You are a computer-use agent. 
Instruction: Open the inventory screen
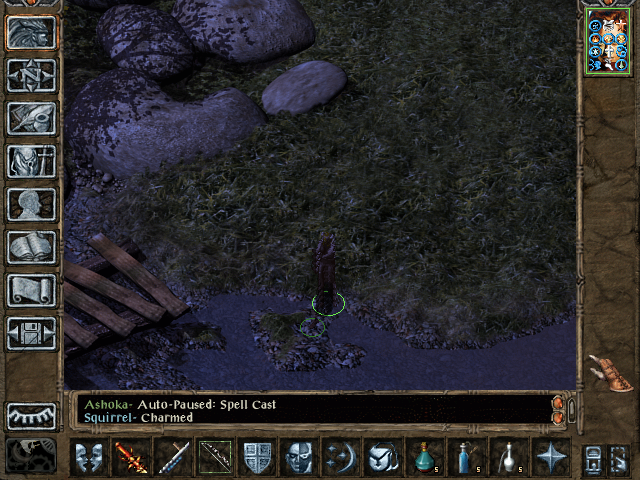click(31, 161)
